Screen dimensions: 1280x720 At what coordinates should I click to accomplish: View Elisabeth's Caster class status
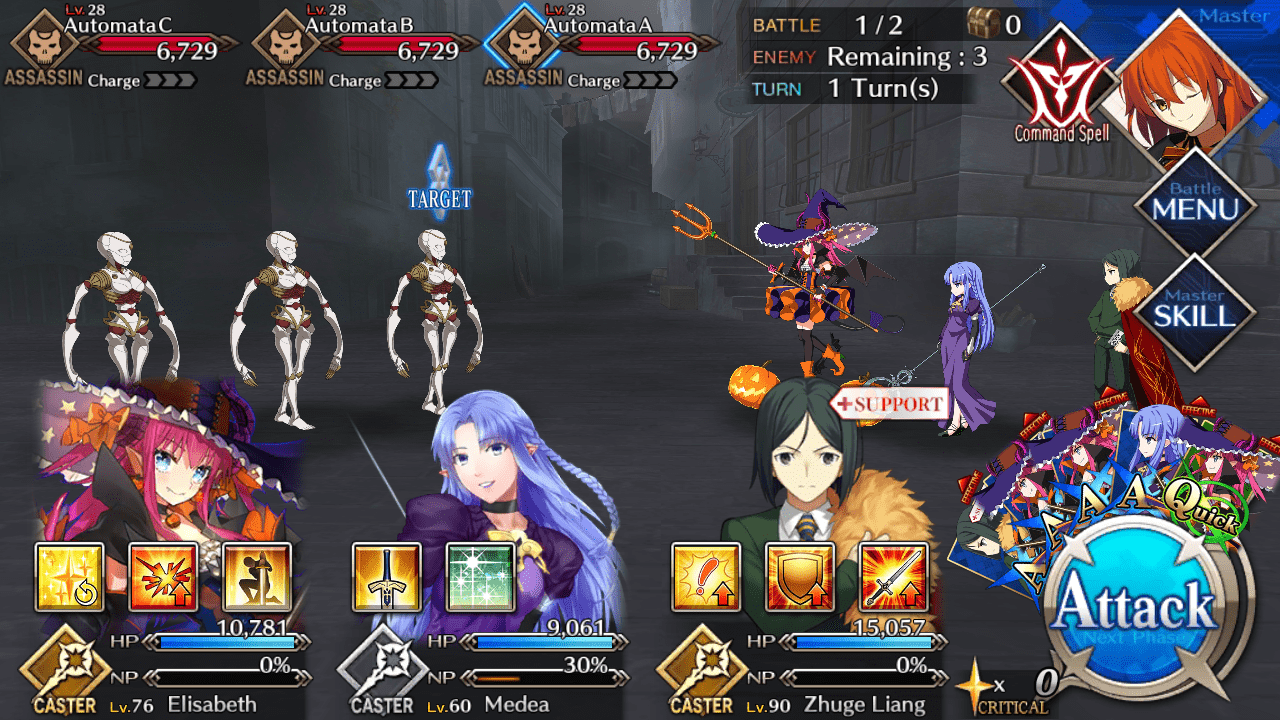point(64,670)
